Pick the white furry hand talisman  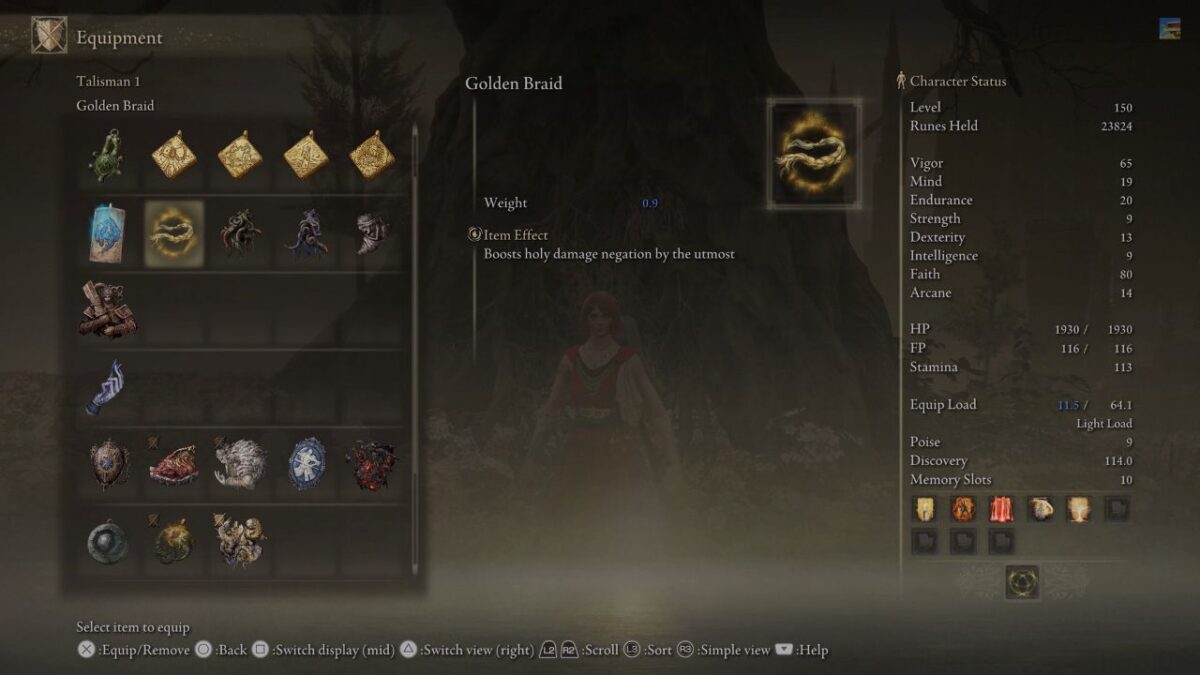tap(240, 464)
